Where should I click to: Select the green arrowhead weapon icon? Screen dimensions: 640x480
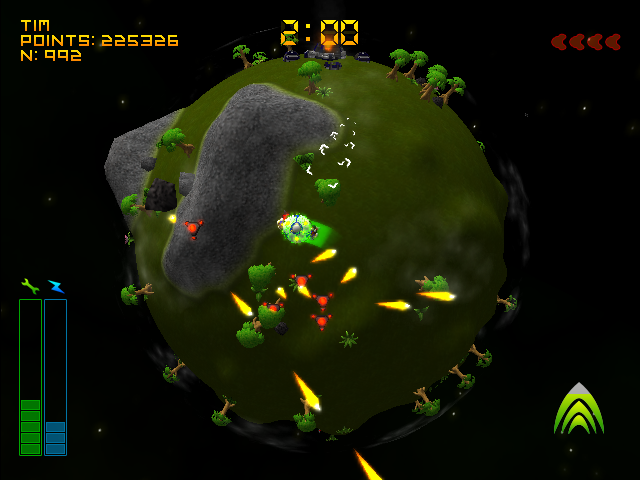pyautogui.click(x=578, y=409)
